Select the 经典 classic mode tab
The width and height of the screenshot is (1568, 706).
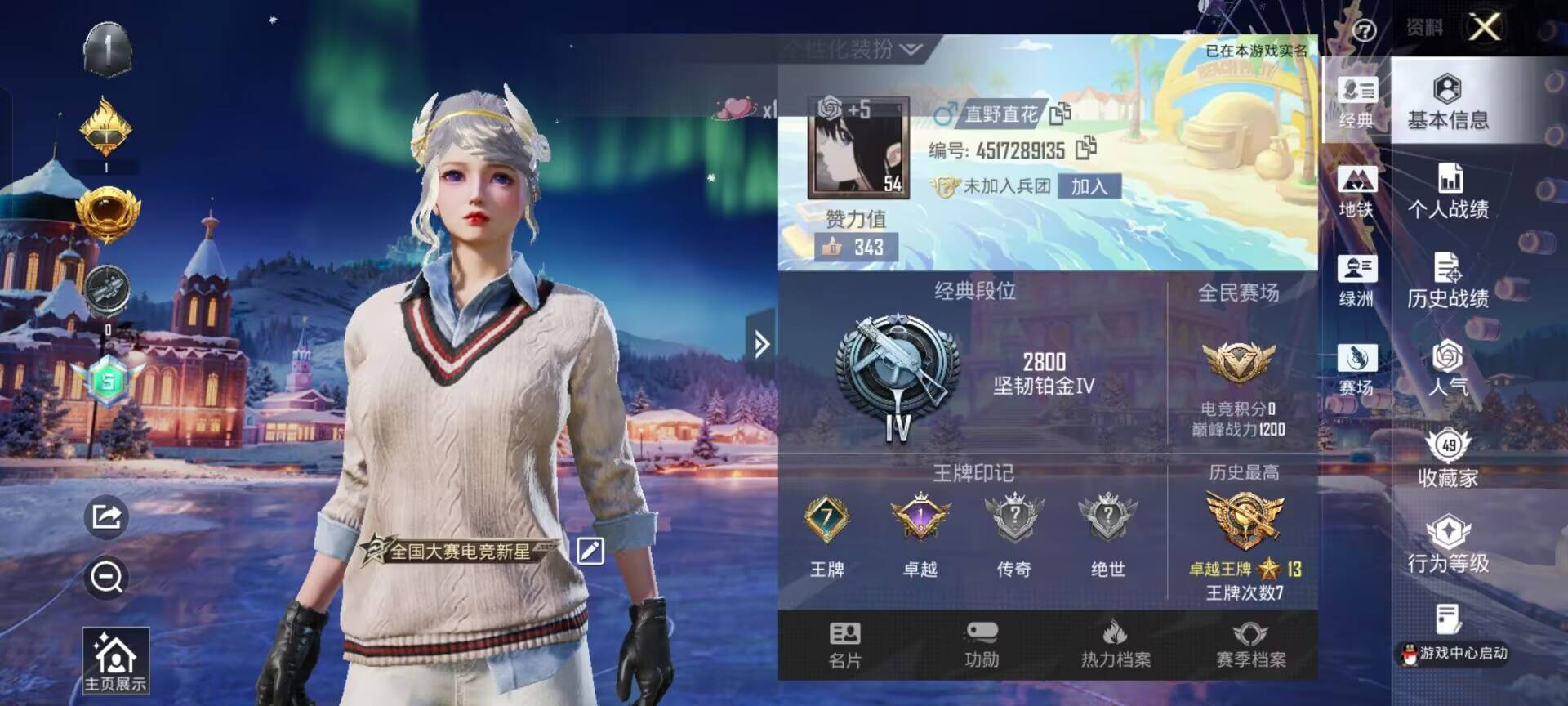pos(1356,102)
